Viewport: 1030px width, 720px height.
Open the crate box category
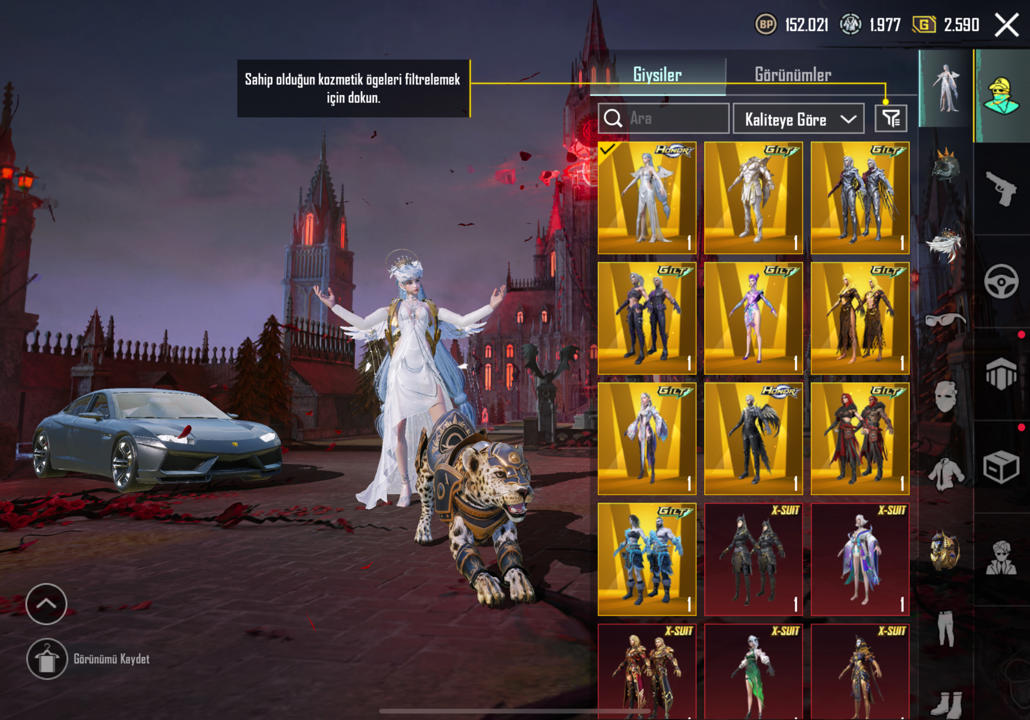click(x=1001, y=467)
